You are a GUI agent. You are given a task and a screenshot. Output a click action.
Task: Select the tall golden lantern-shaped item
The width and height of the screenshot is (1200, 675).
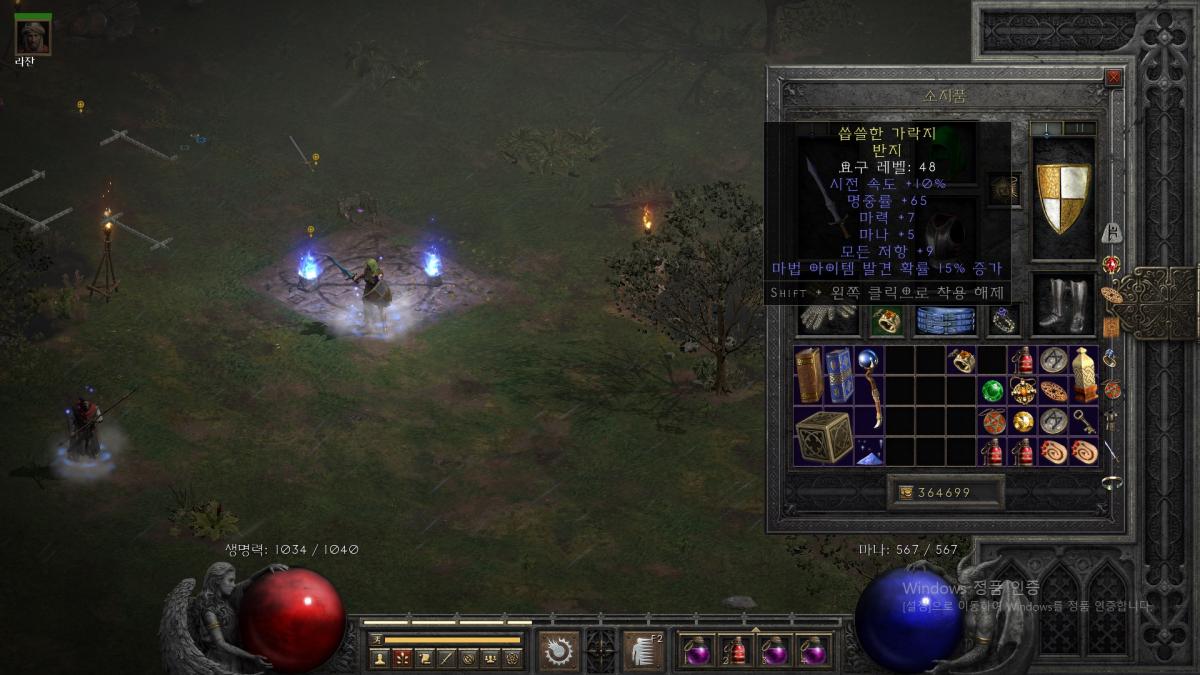coord(1085,375)
